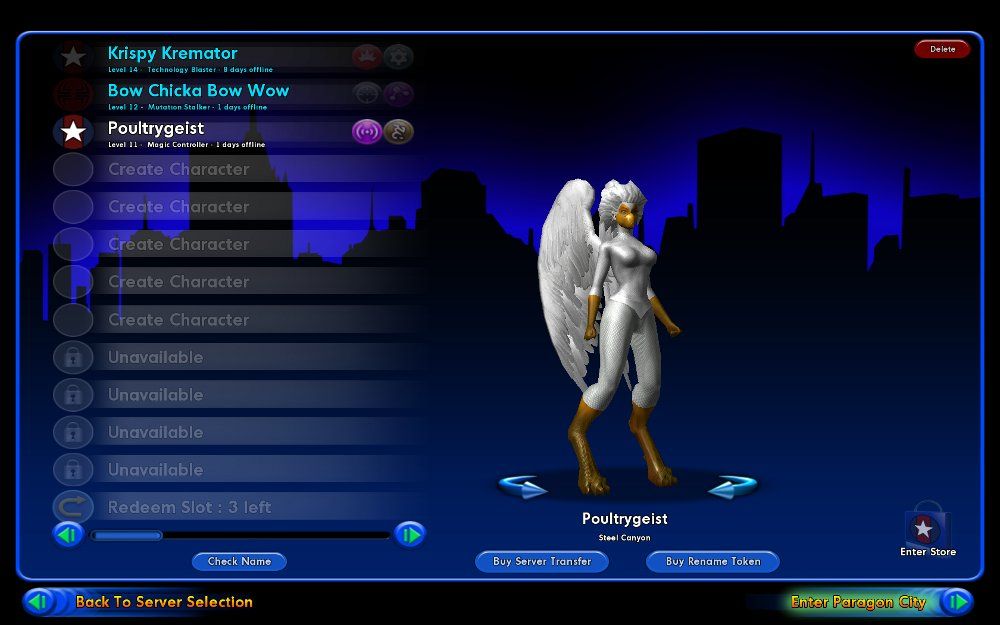Select the Poultrygeist character row
Screen dimensions: 1000x625
tap(156, 129)
